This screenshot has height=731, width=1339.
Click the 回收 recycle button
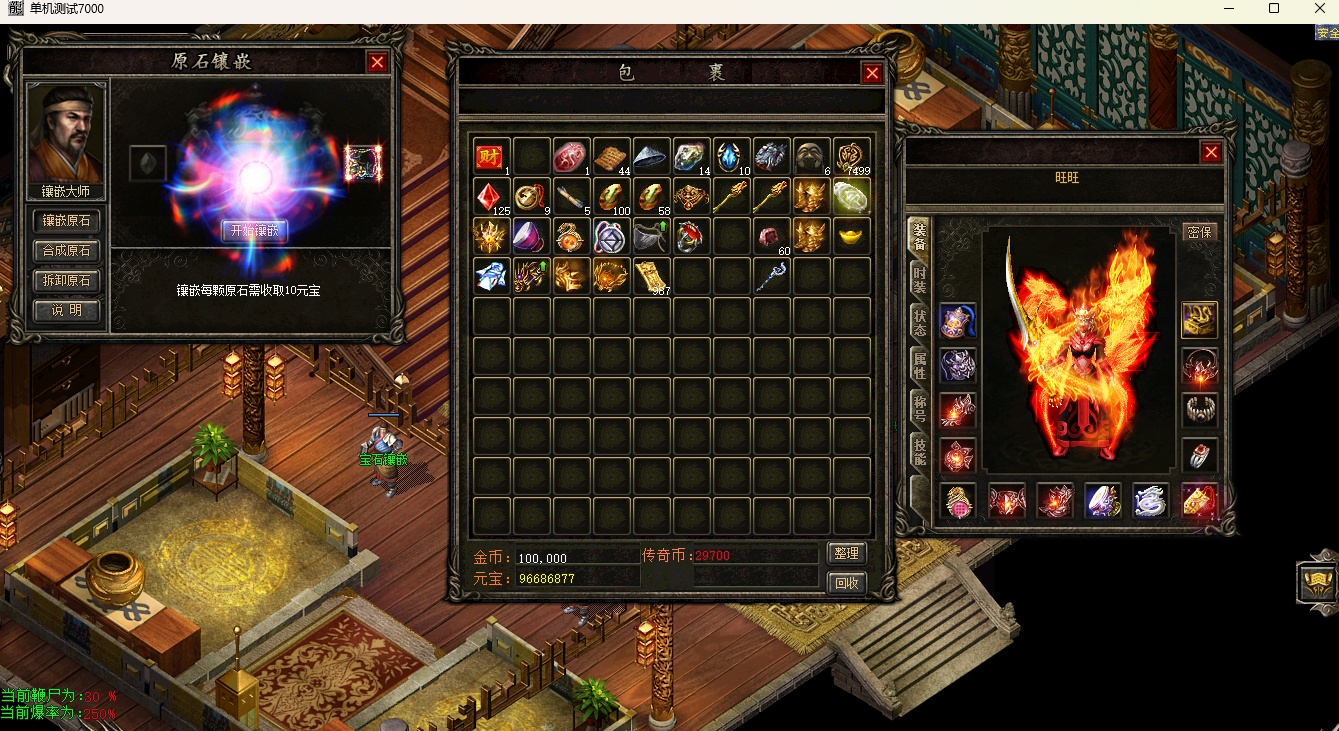(x=847, y=582)
